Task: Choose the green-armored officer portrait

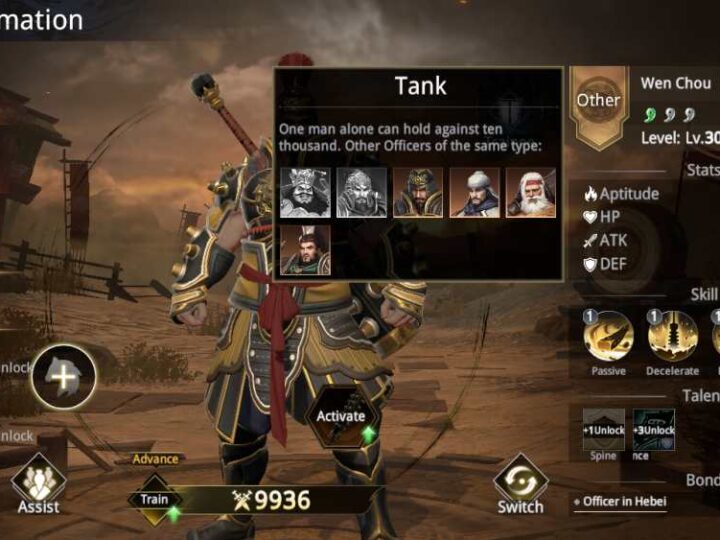Action: (304, 250)
